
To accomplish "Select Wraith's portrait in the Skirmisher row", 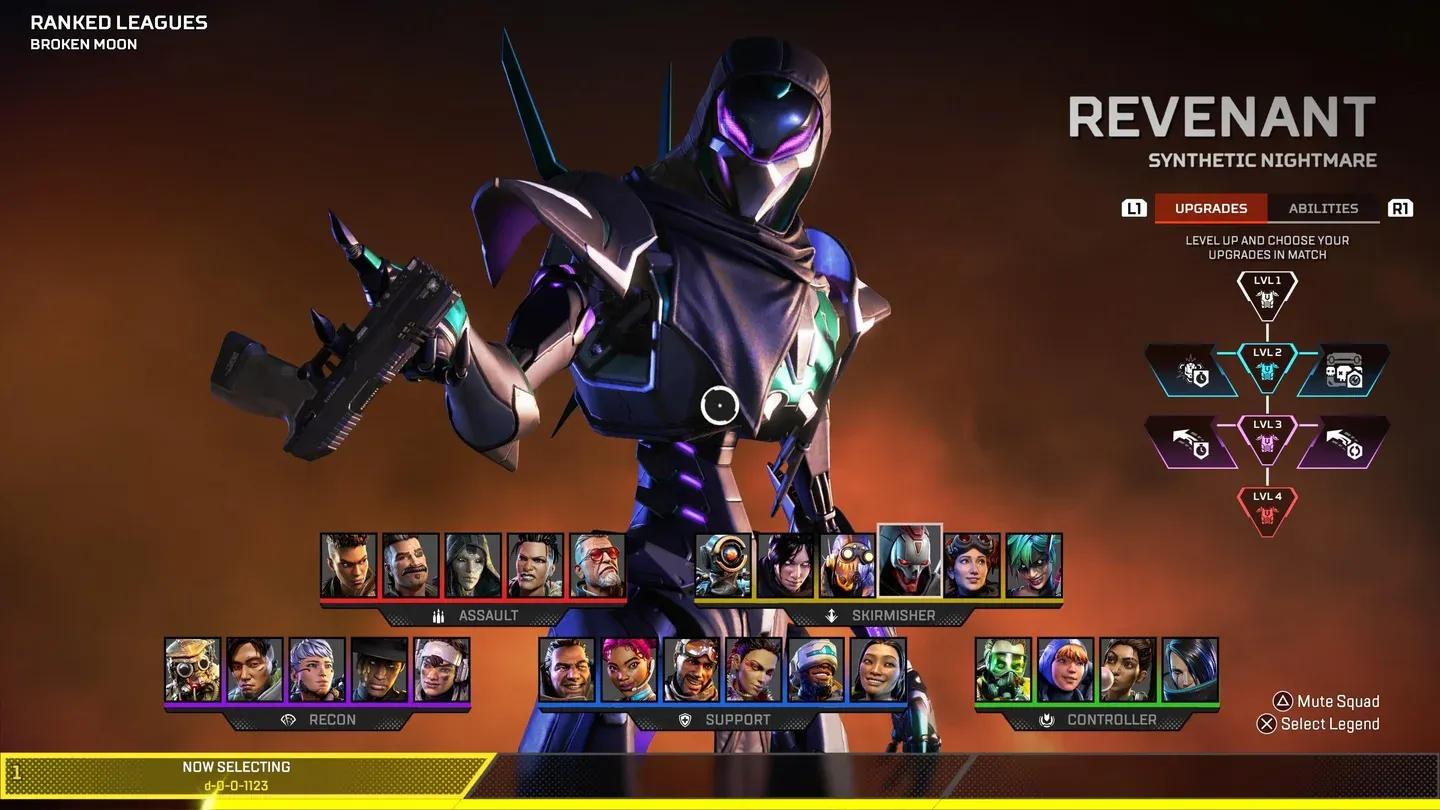I will coord(787,565).
